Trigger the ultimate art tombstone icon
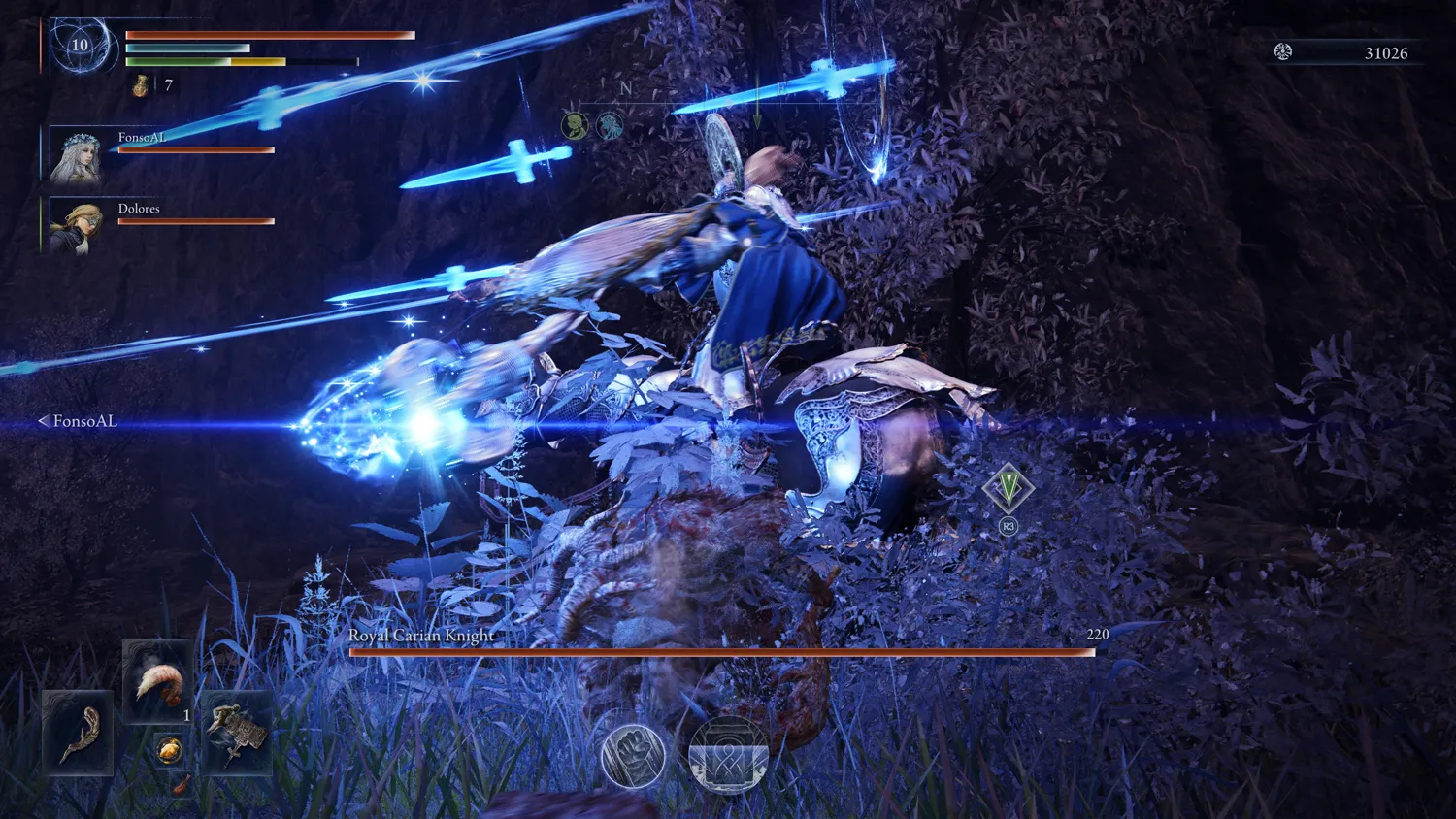The width and height of the screenshot is (1456, 819). [728, 755]
